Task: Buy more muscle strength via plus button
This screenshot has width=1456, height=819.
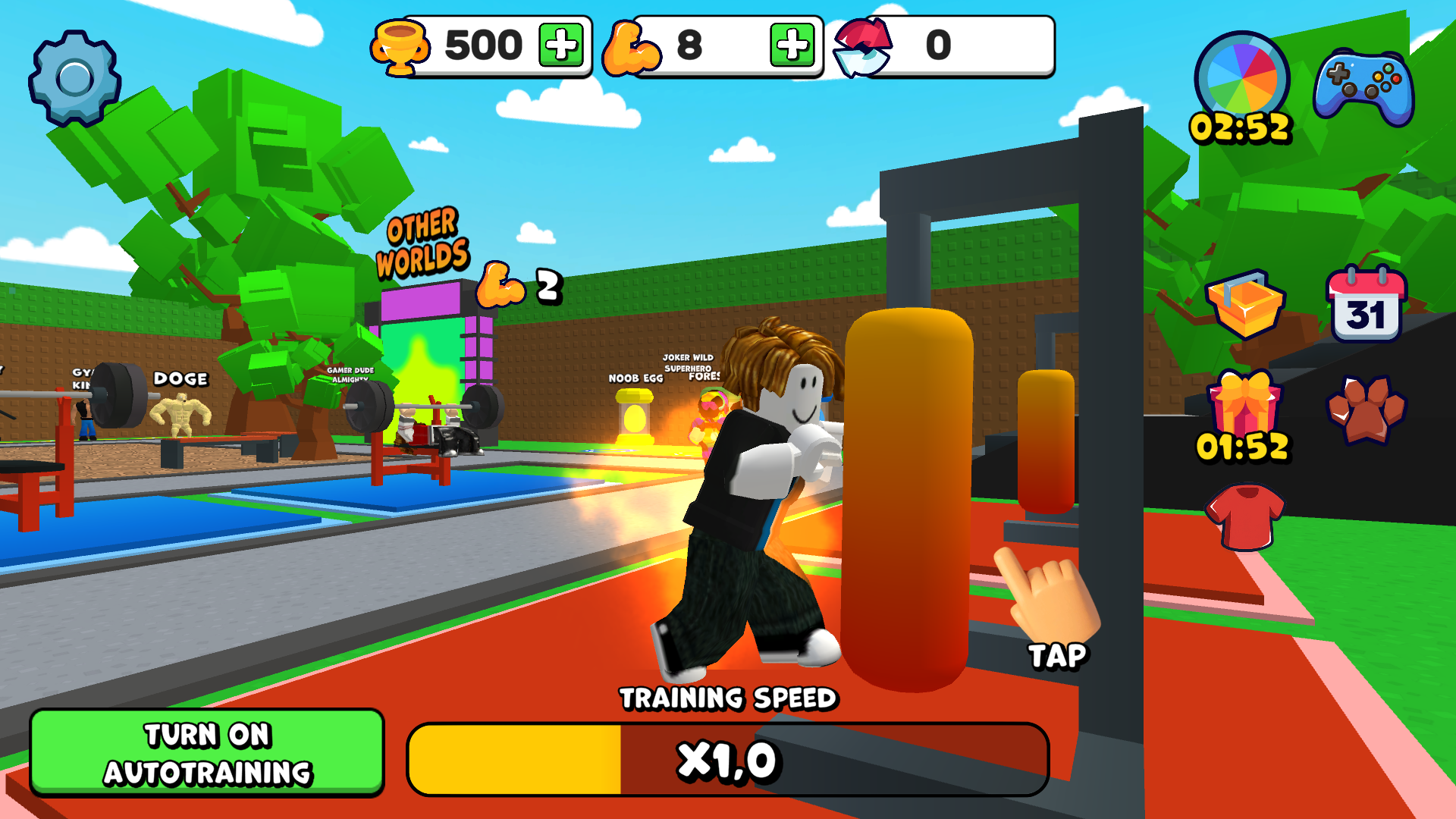Action: point(792,45)
